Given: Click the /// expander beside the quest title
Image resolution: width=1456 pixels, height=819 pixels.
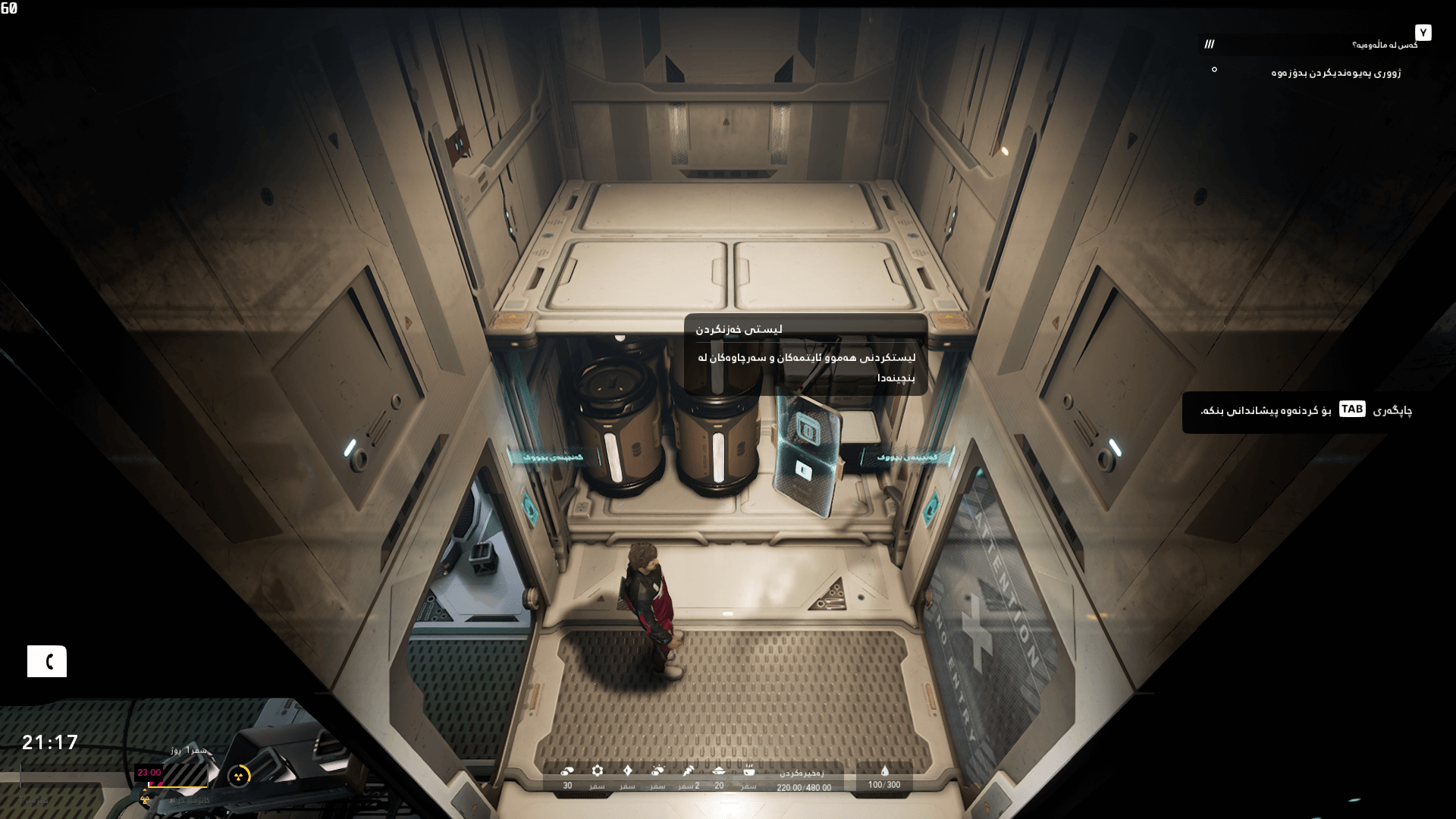Looking at the screenshot, I should [1210, 45].
